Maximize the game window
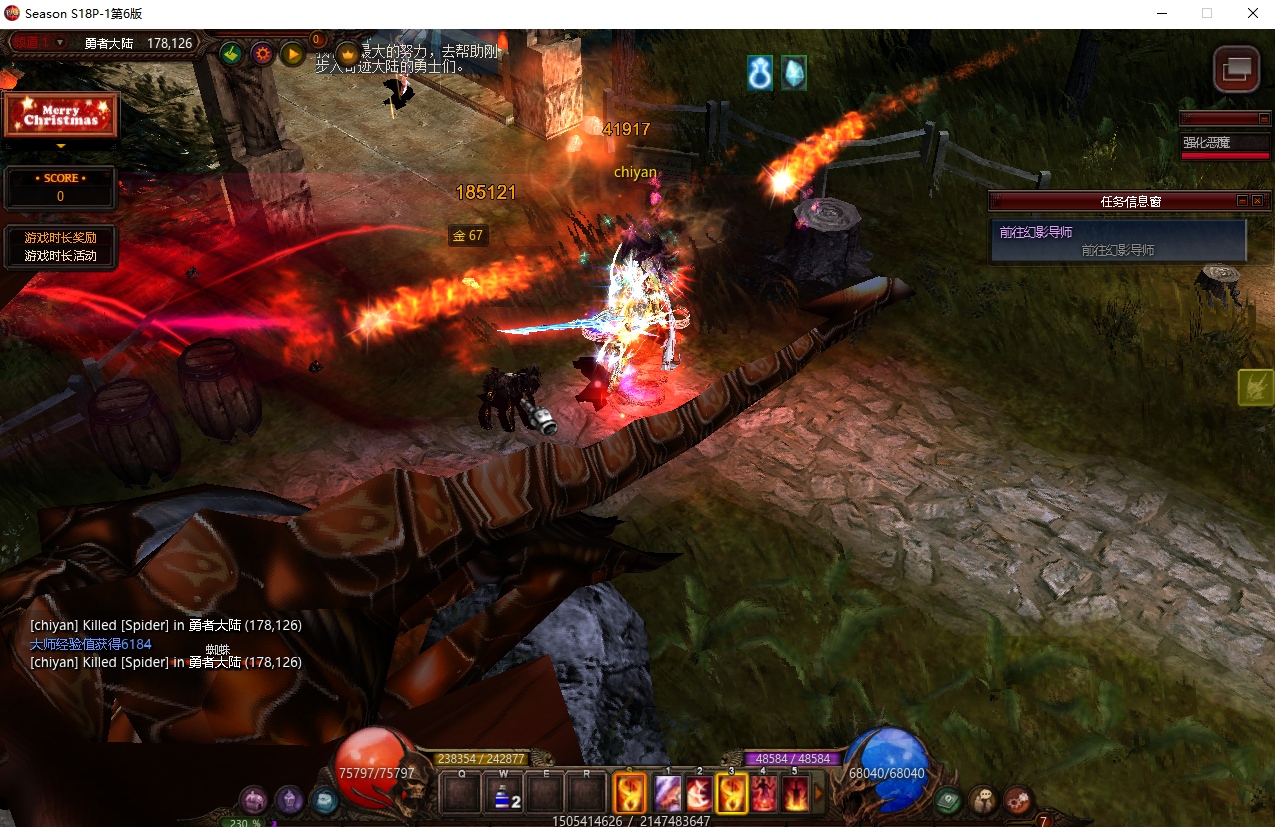1275x827 pixels. (x=1207, y=13)
